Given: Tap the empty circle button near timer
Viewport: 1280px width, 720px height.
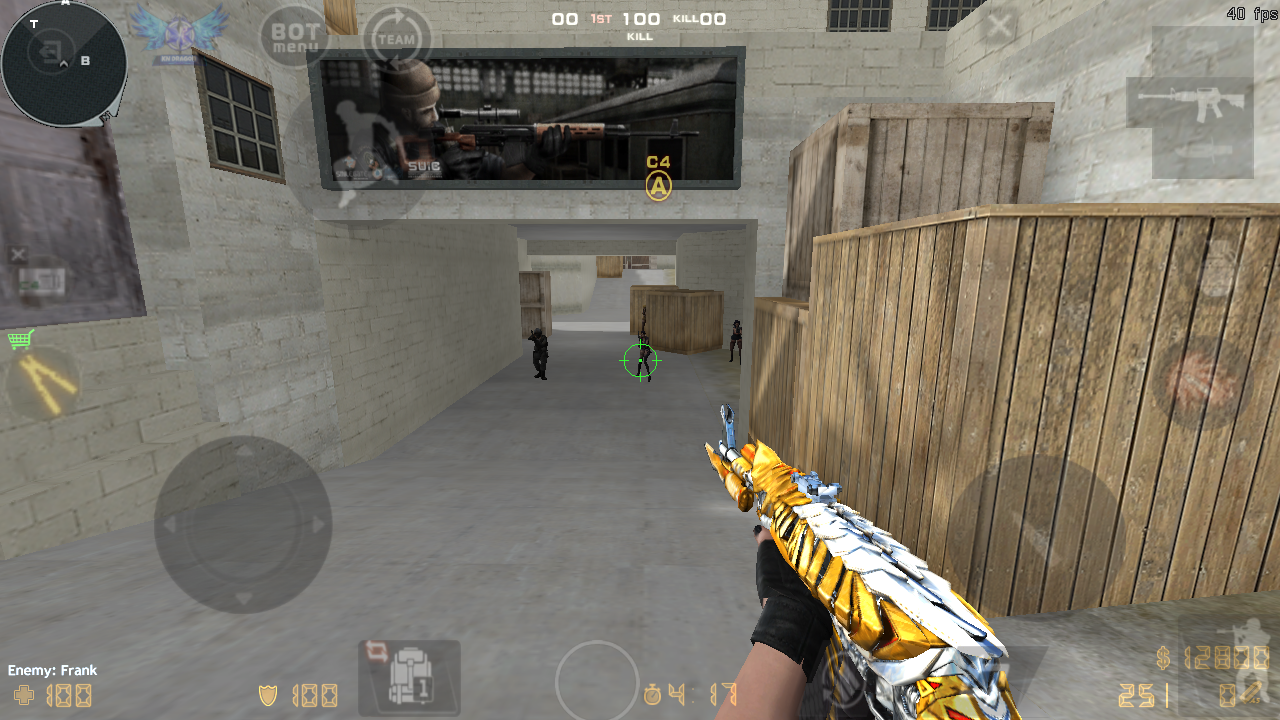Looking at the screenshot, I should pyautogui.click(x=597, y=681).
